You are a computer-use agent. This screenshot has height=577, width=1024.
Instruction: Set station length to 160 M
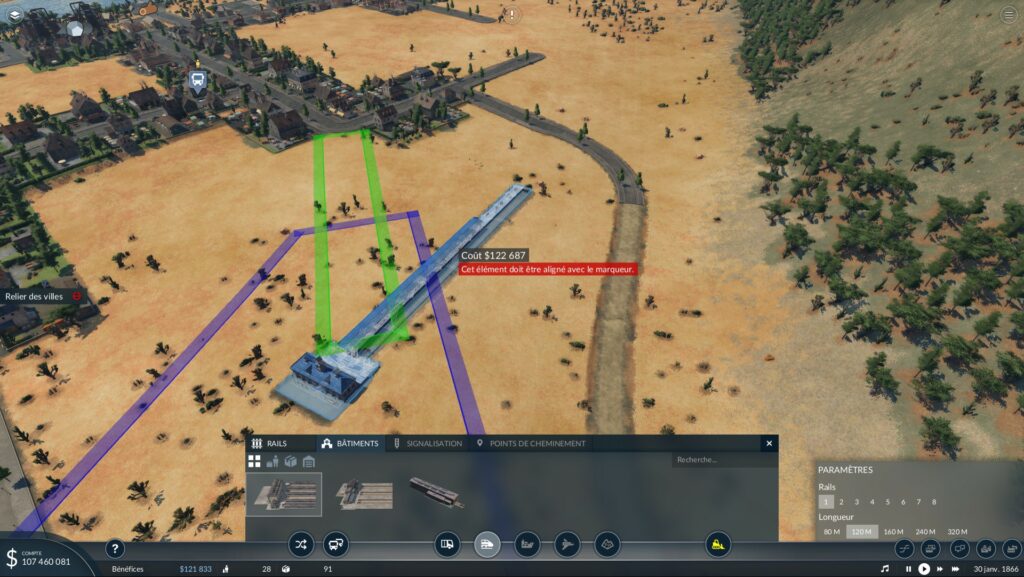(x=893, y=532)
